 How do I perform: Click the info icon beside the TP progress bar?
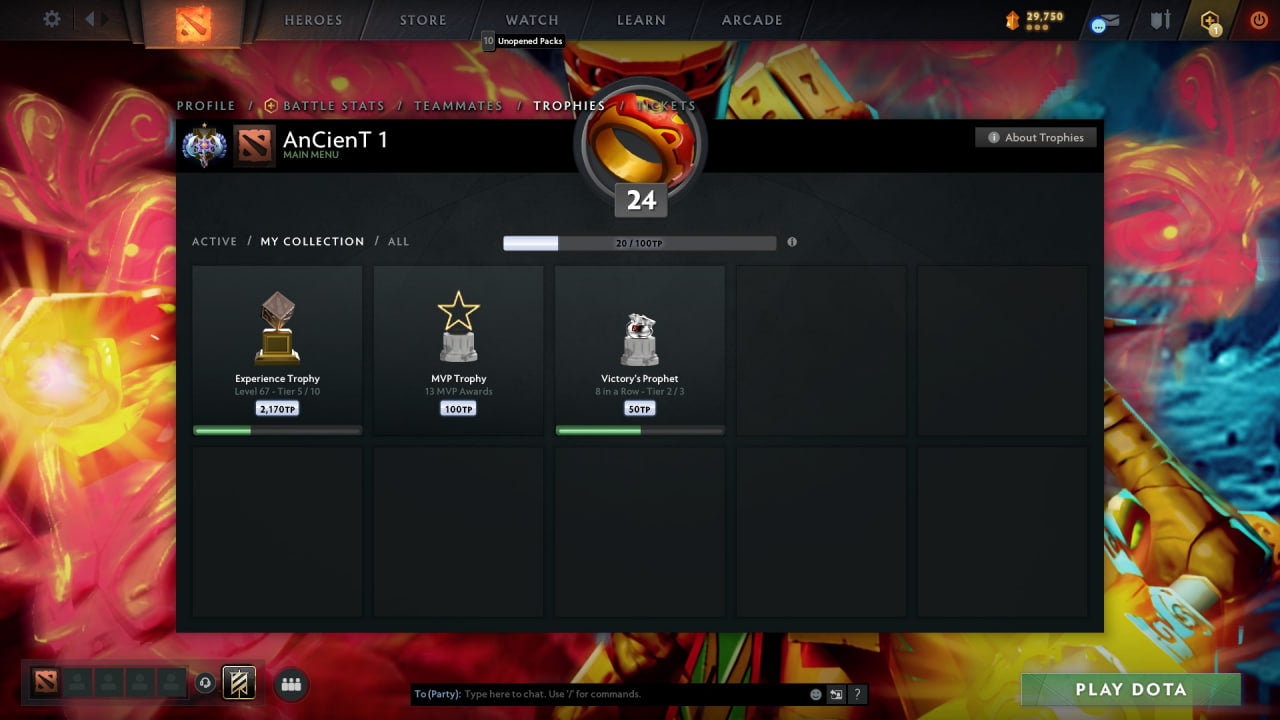coord(791,242)
